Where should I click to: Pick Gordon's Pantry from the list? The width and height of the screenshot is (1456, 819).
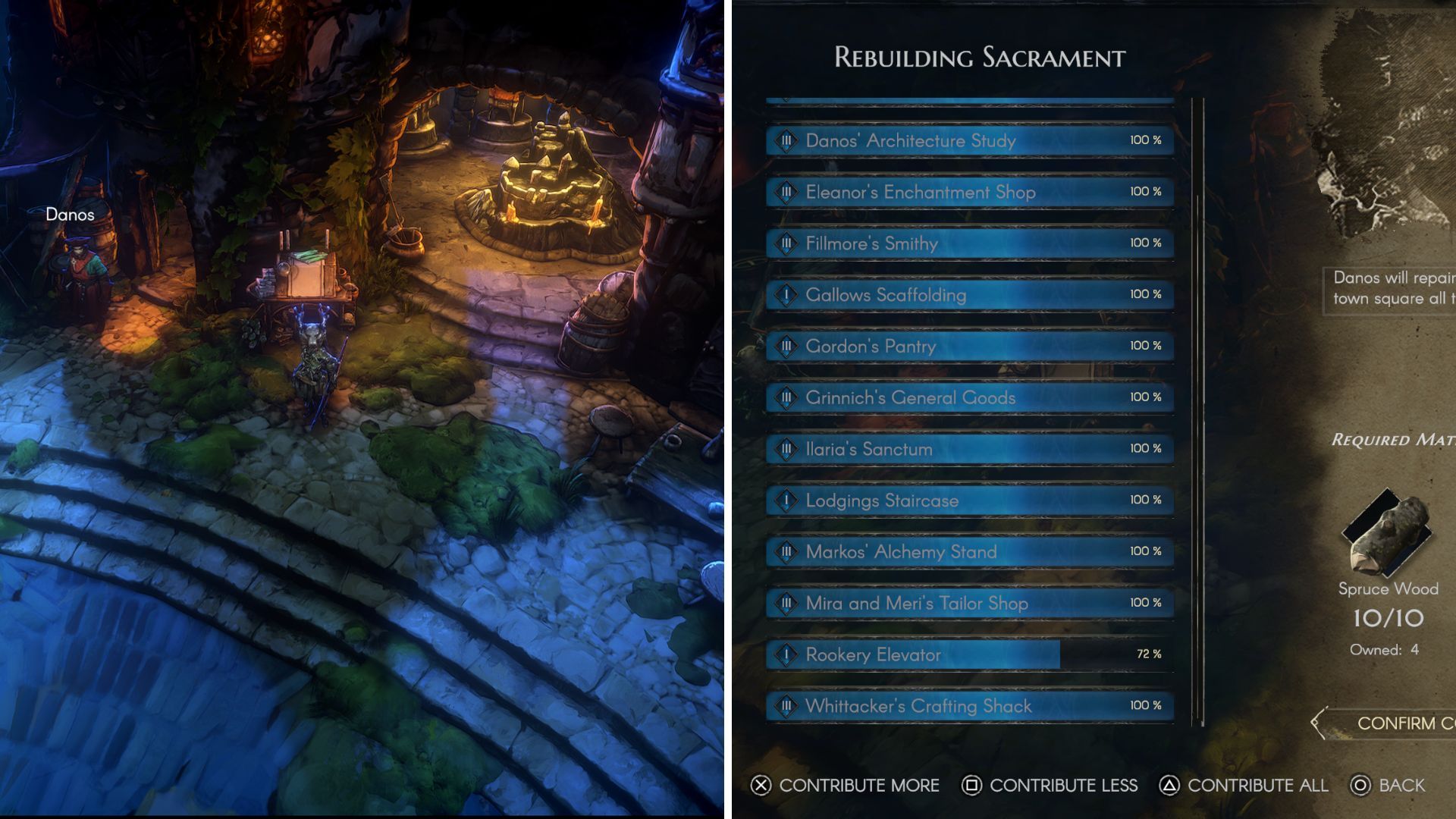coord(969,347)
